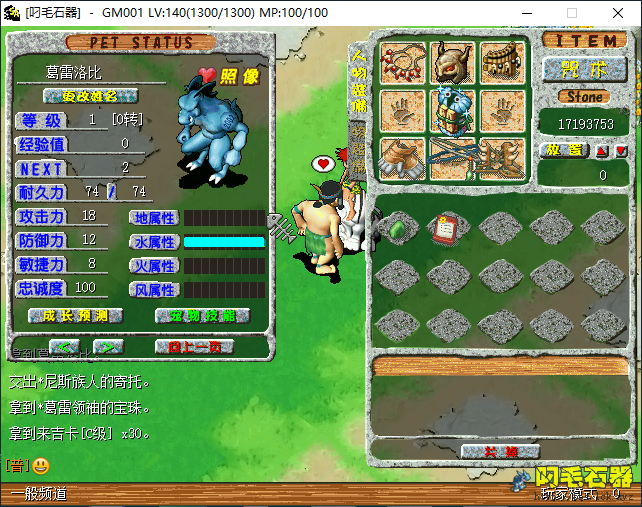
Task: Select the horned skull helmet slot
Action: click(452, 62)
